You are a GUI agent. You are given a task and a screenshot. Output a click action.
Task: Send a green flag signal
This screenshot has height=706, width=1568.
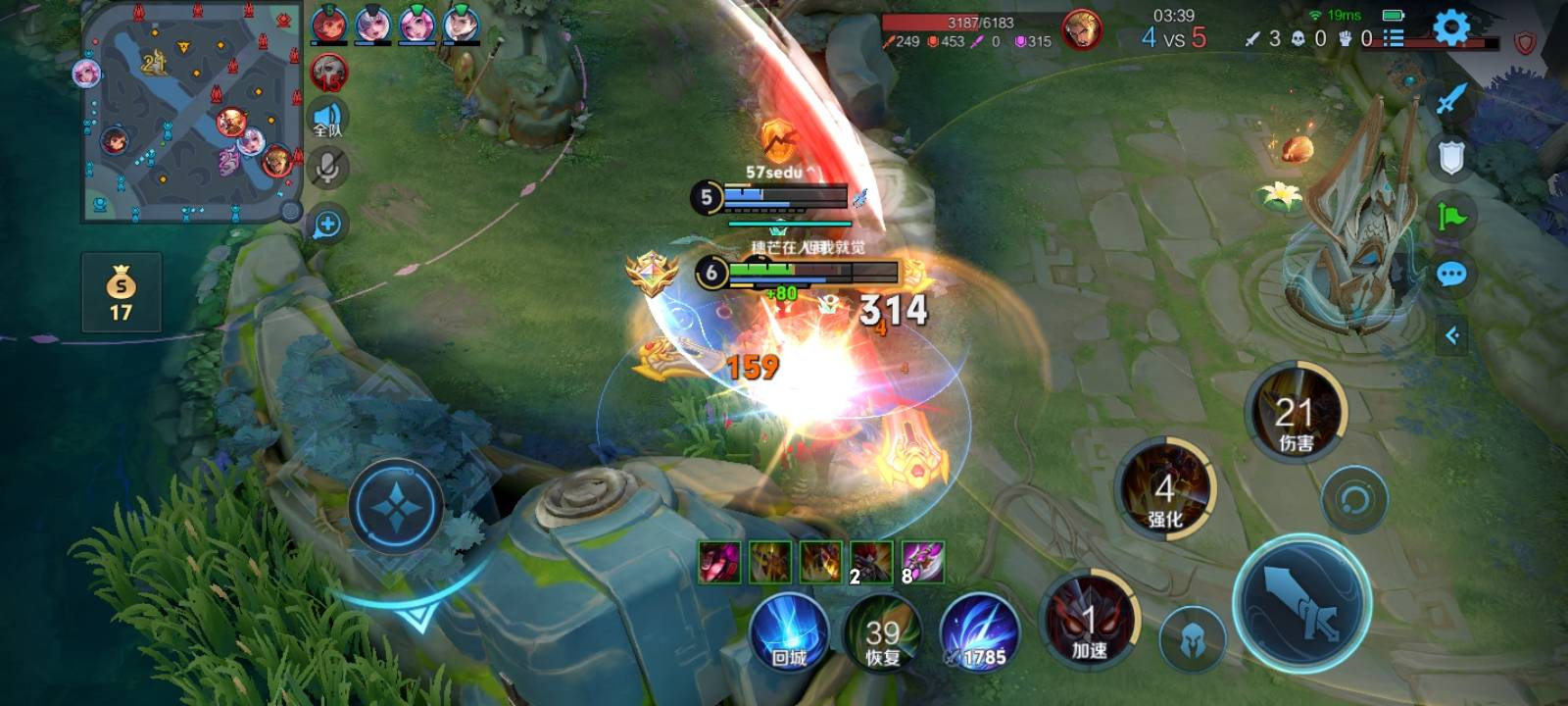[1451, 215]
